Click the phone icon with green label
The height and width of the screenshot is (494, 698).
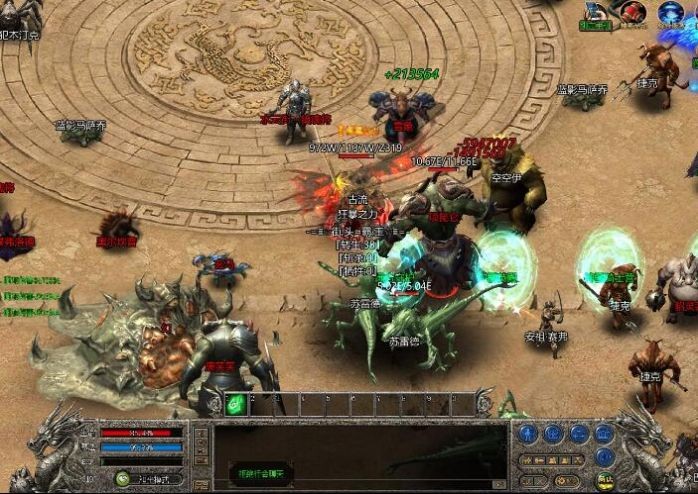596,14
